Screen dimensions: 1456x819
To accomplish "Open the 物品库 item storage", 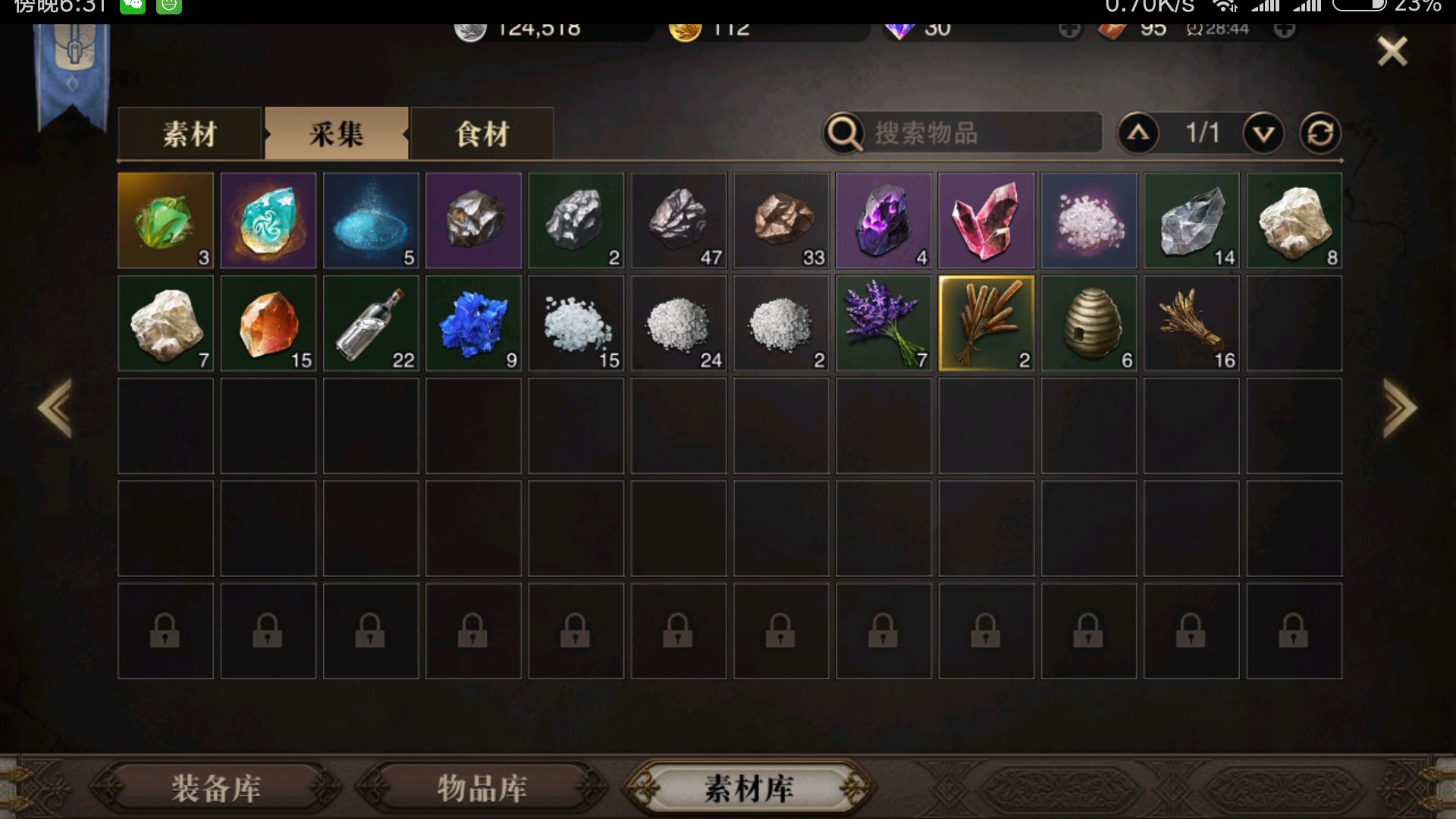I will coord(482,788).
